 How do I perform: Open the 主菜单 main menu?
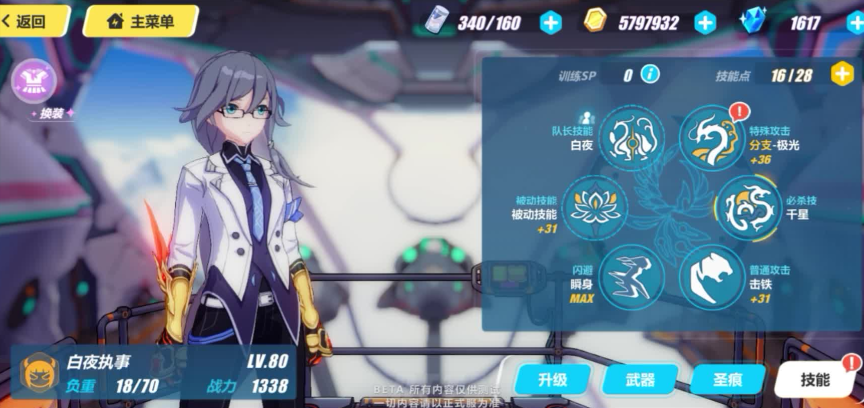[140, 20]
